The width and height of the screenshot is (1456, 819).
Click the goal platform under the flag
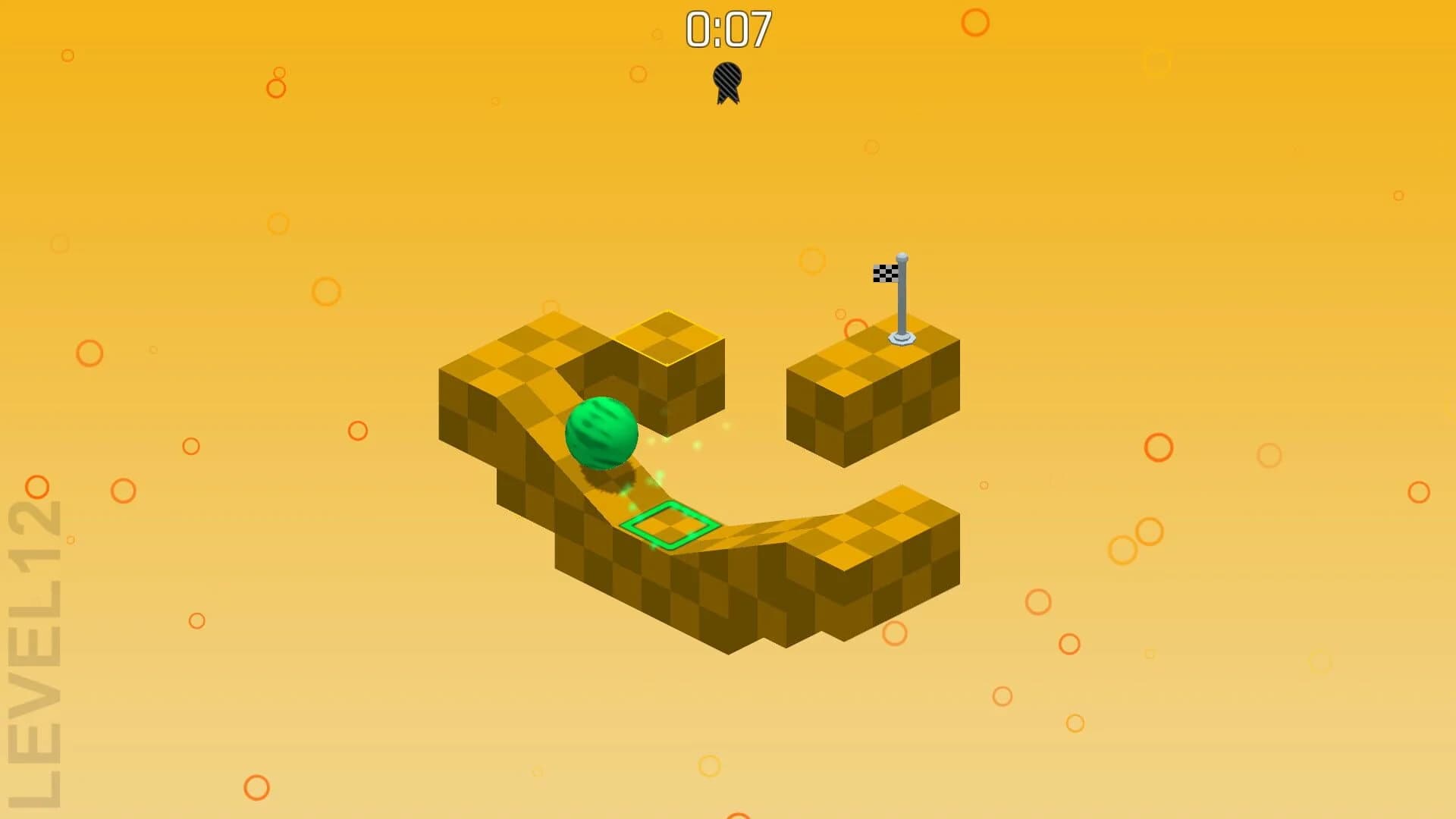pos(872,379)
